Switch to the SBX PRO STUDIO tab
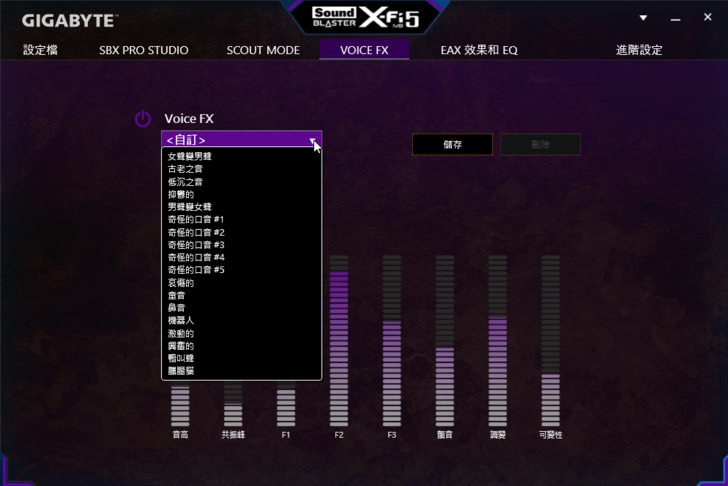This screenshot has width=728, height=486. pyautogui.click(x=144, y=50)
